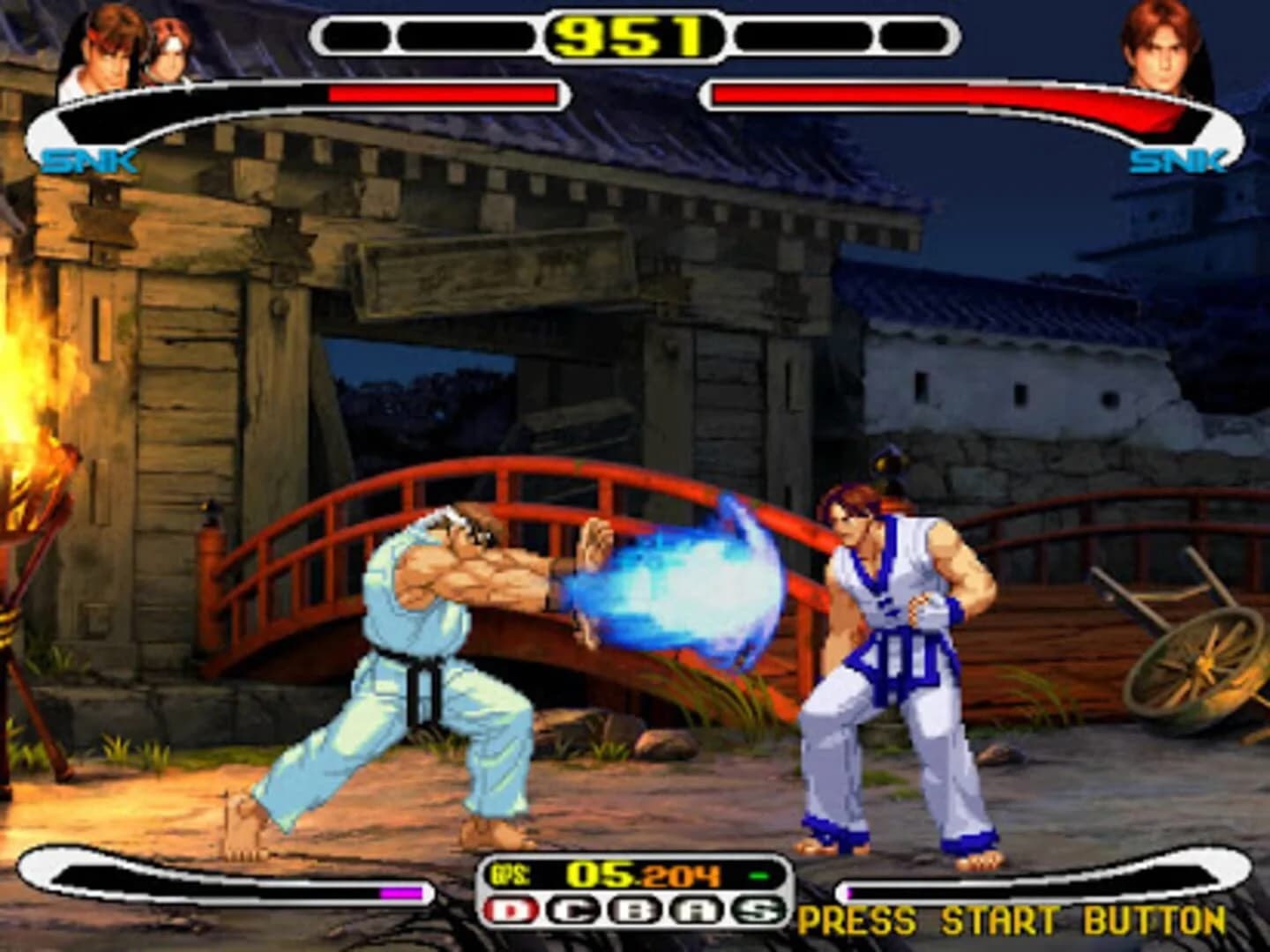The width and height of the screenshot is (1270, 952).
Task: Expand the round timer showing 951
Action: coord(631,37)
